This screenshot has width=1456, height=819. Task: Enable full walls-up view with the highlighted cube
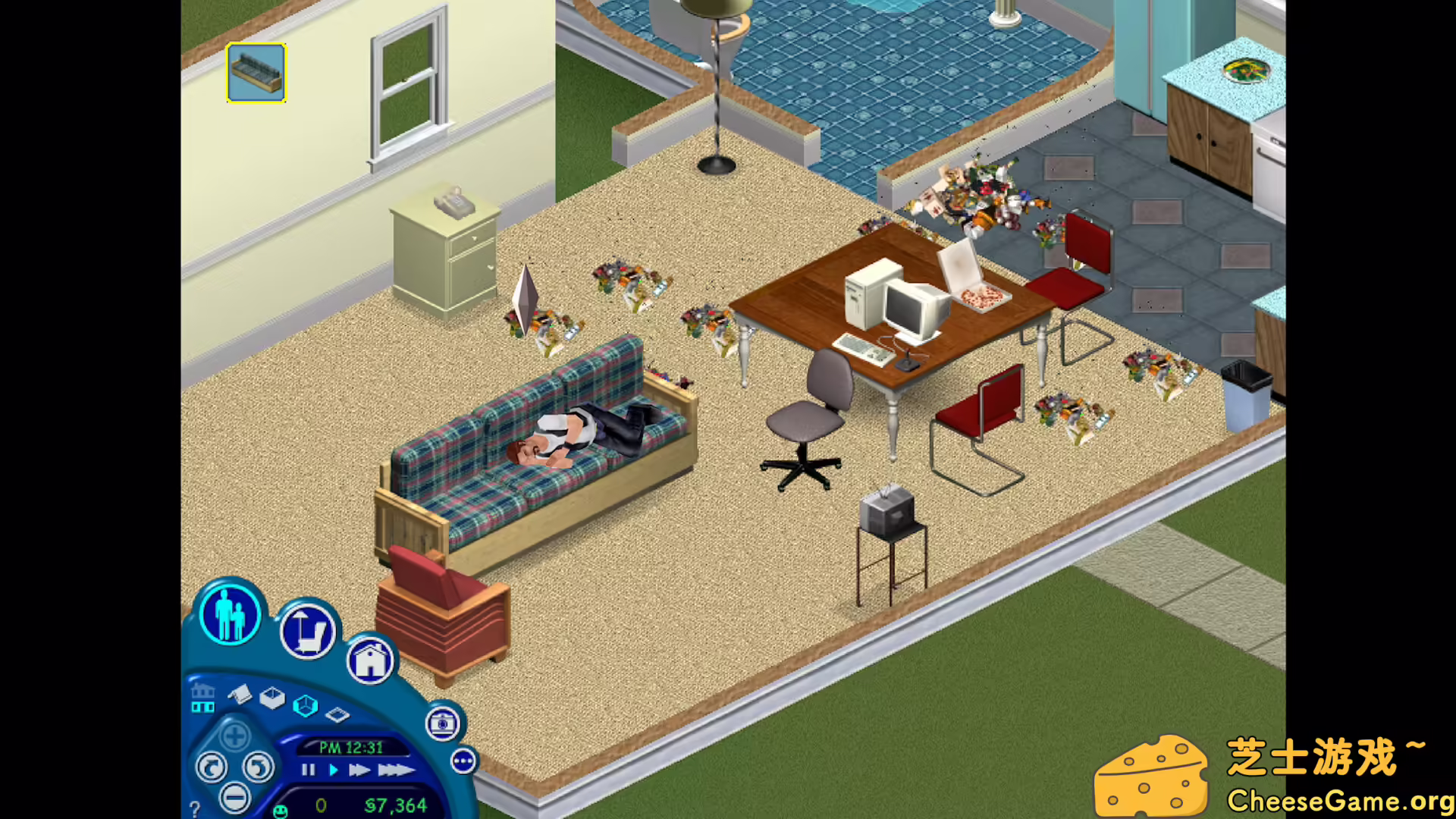tap(306, 705)
